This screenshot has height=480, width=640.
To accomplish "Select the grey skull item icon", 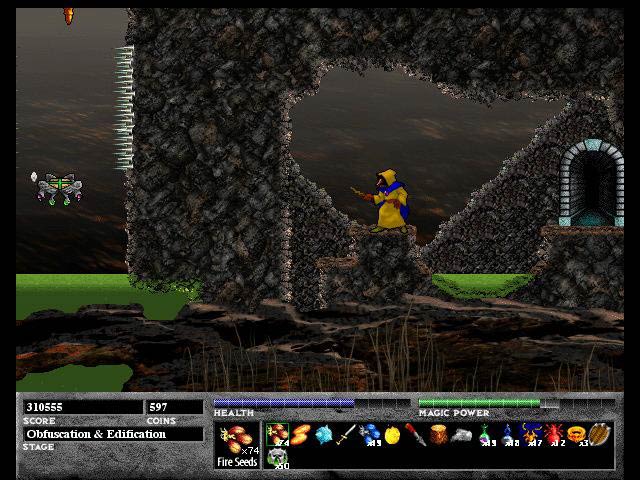I will [277, 457].
